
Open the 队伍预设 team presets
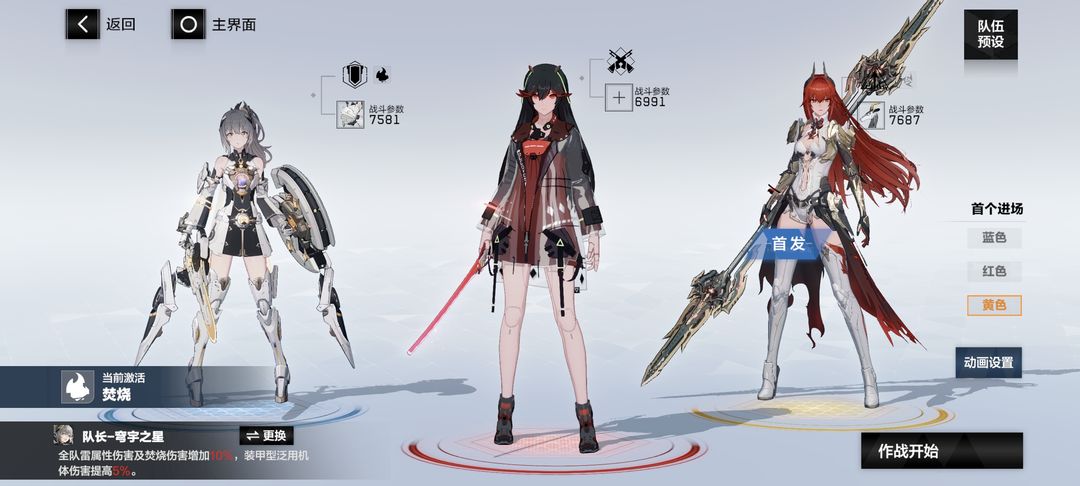(990, 35)
